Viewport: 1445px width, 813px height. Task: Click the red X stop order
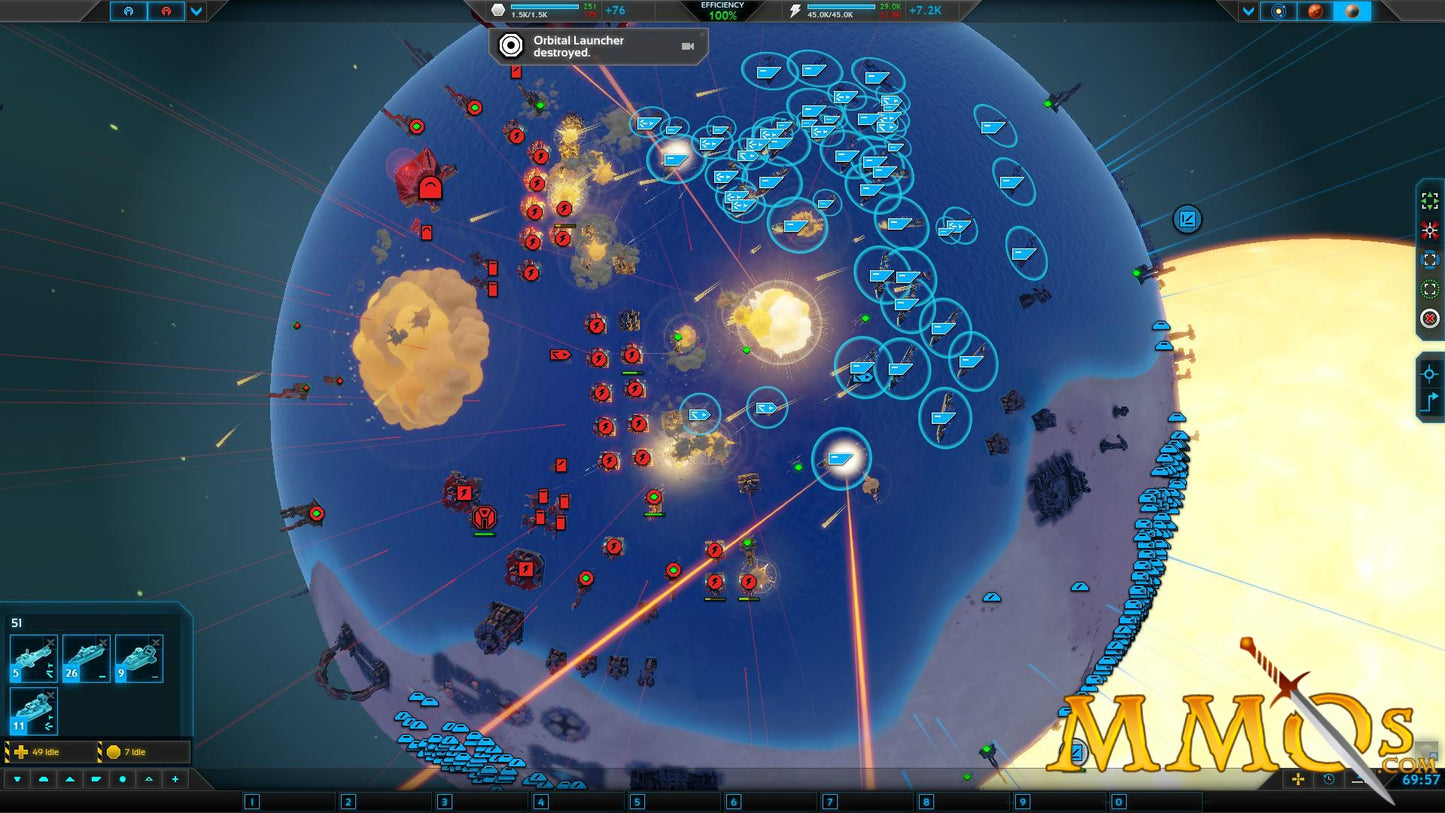1430,319
